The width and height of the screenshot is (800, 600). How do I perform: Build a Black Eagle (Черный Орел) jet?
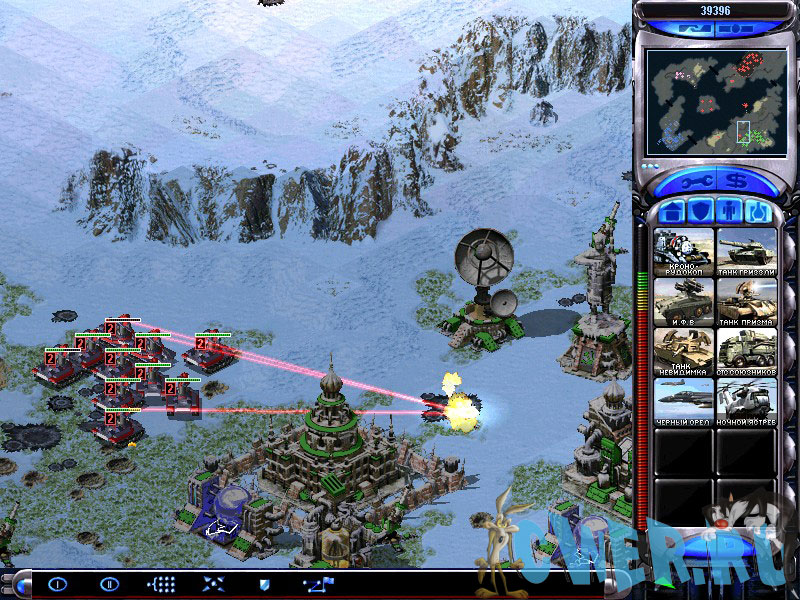click(684, 401)
